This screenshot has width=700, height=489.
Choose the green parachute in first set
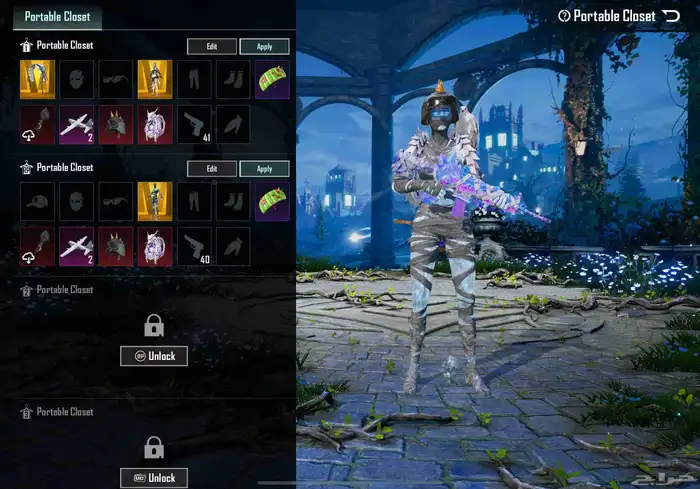(272, 80)
